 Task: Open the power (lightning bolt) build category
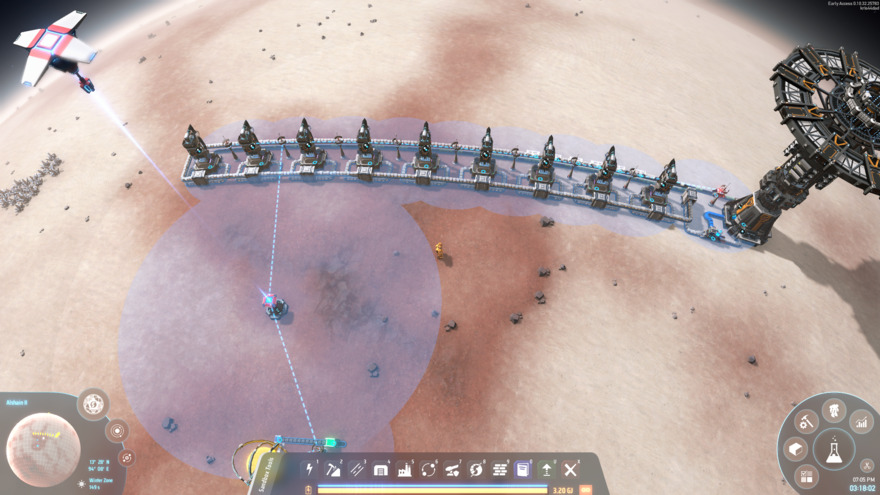(x=310, y=469)
